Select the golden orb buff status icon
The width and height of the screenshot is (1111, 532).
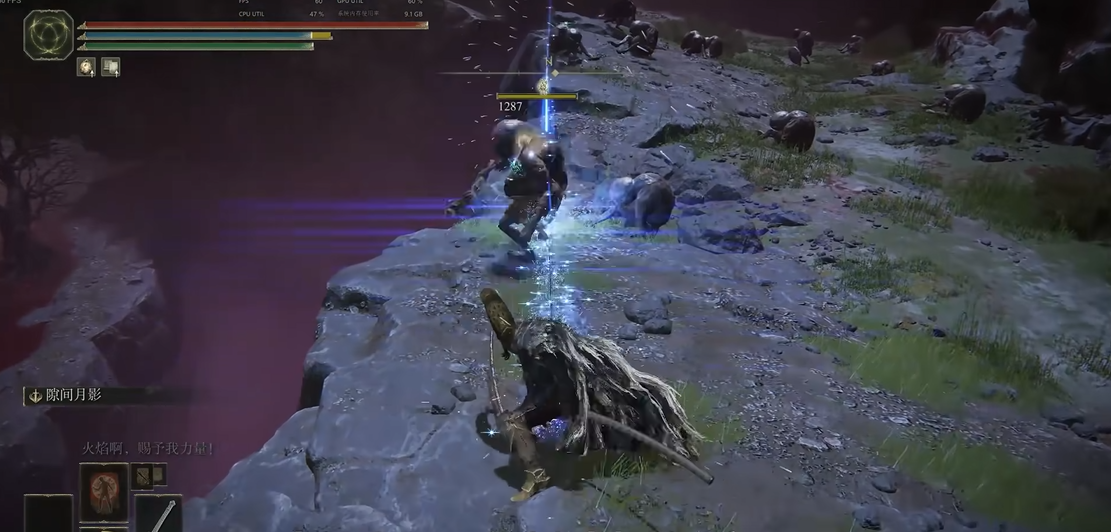86,67
